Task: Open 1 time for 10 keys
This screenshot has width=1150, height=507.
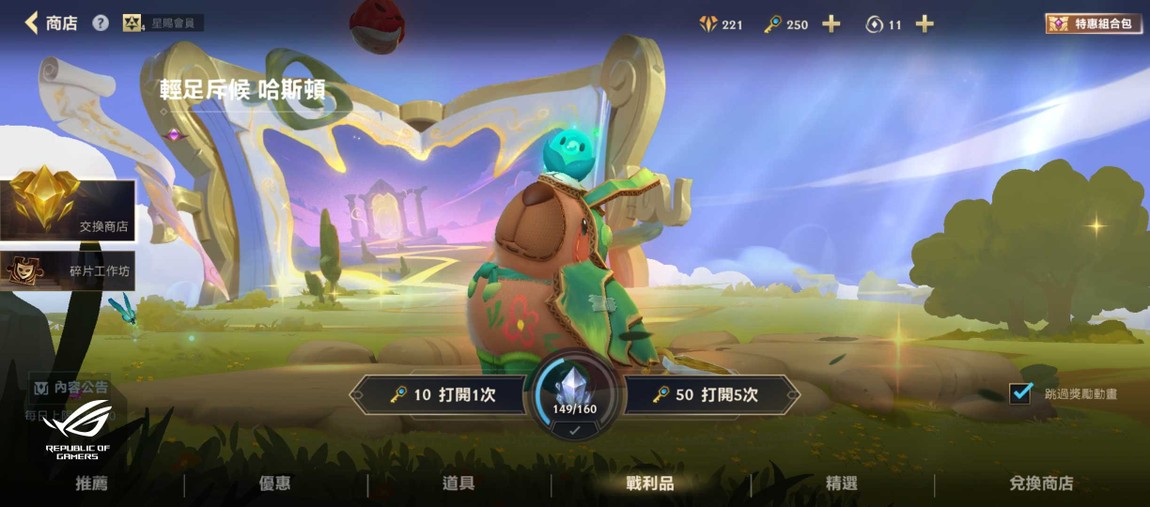Action: tap(442, 395)
